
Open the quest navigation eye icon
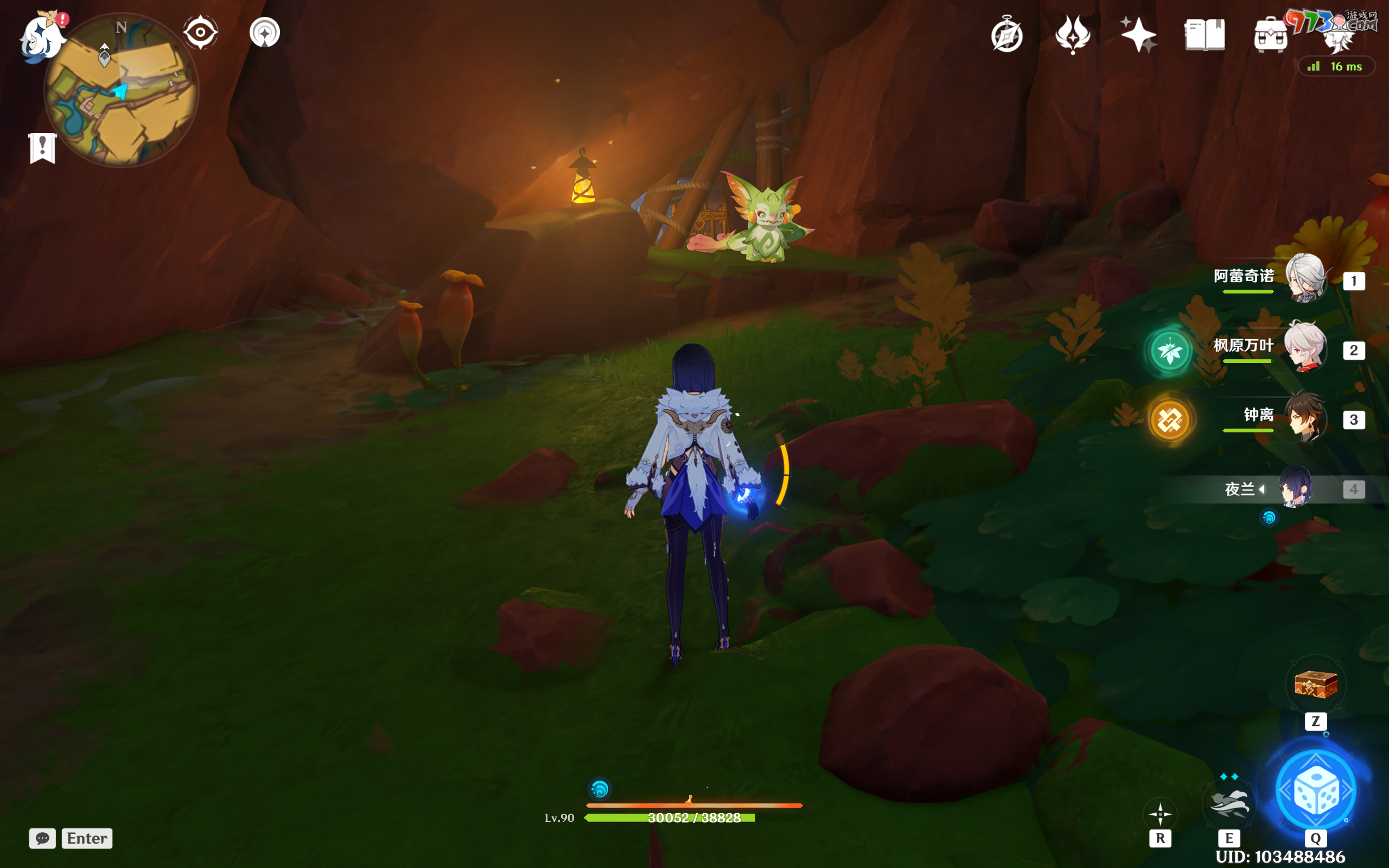click(200, 32)
